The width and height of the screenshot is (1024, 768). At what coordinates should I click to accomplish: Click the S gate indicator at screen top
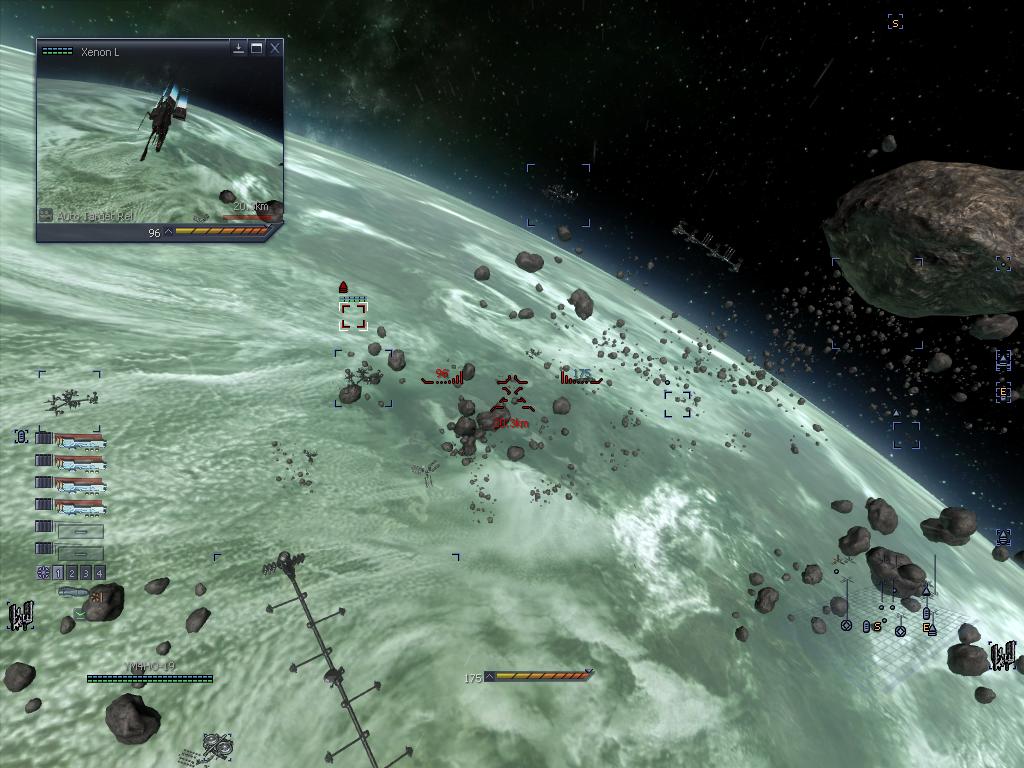tap(895, 22)
